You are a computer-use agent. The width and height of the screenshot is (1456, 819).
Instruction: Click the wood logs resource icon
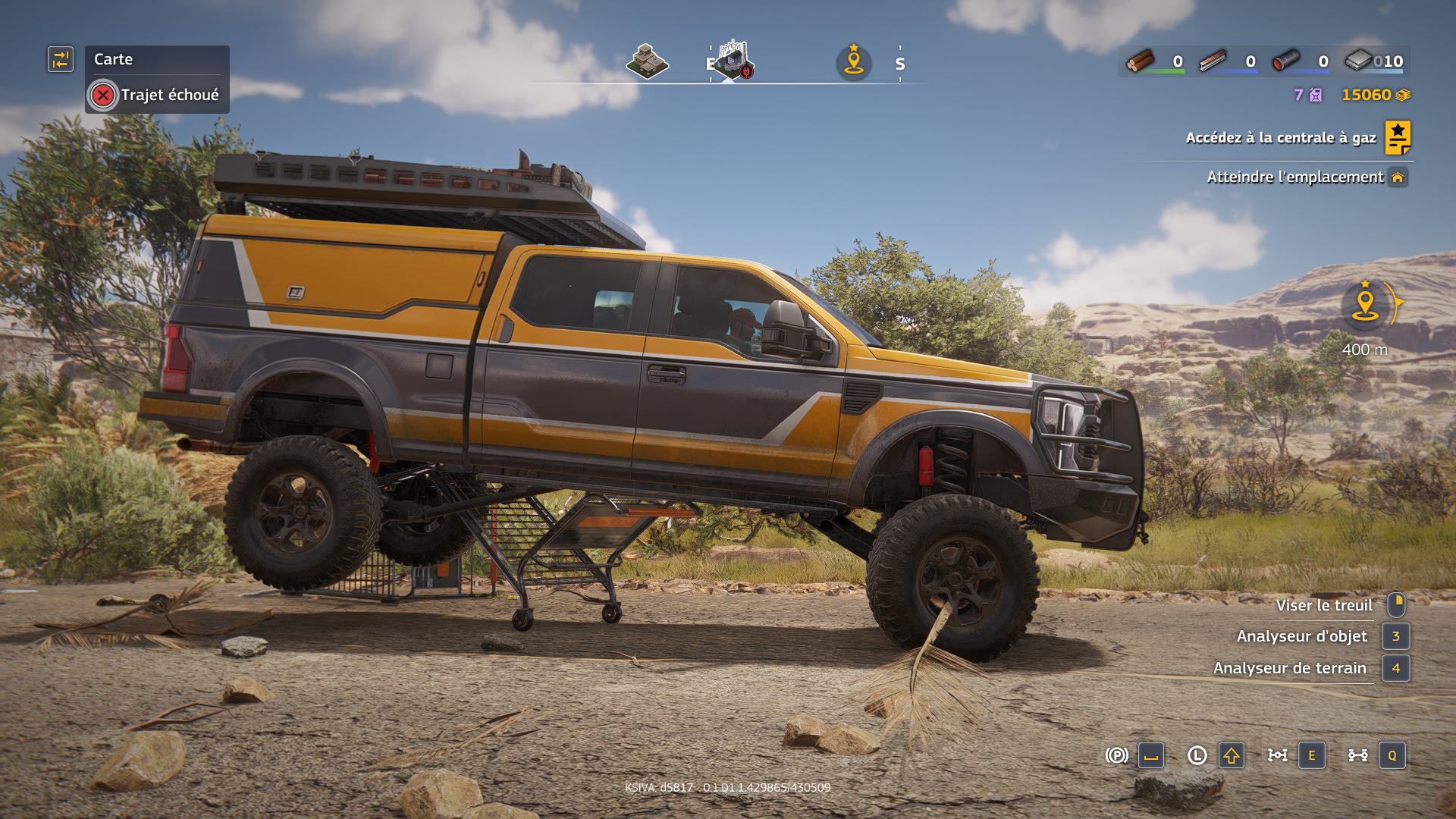point(1140,61)
